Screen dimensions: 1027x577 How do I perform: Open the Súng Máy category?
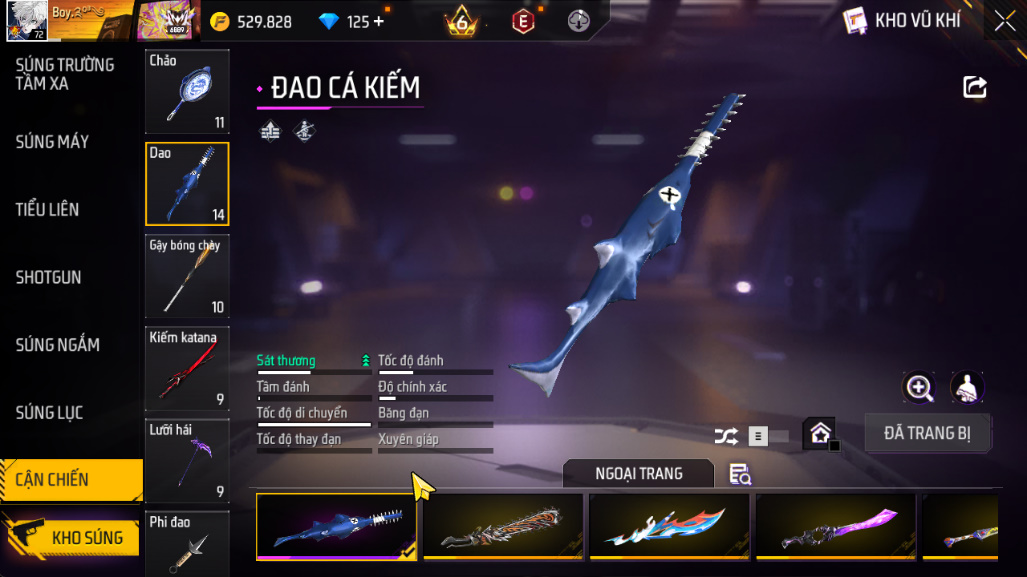point(52,142)
